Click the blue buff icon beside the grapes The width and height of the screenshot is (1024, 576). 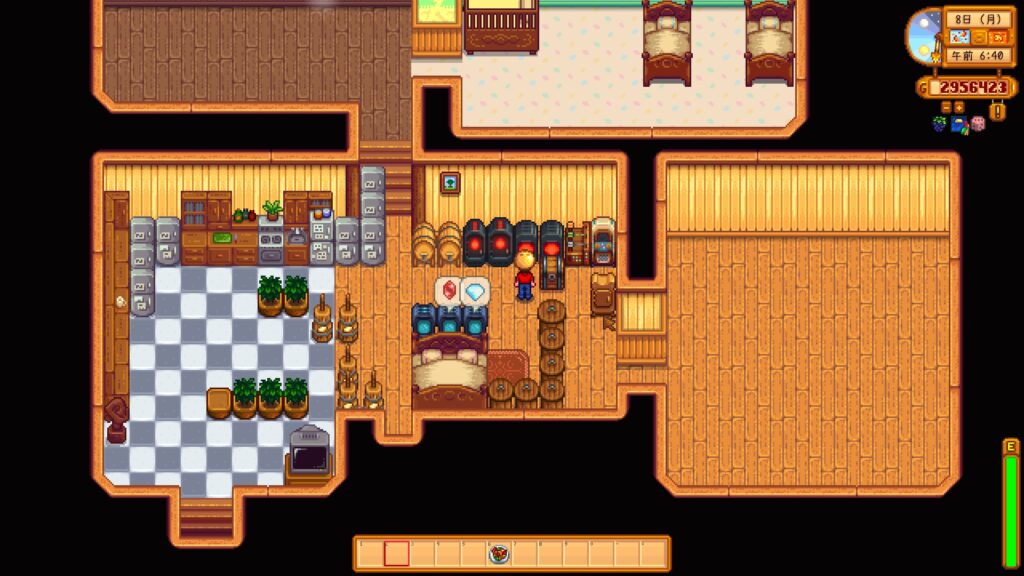pos(959,124)
